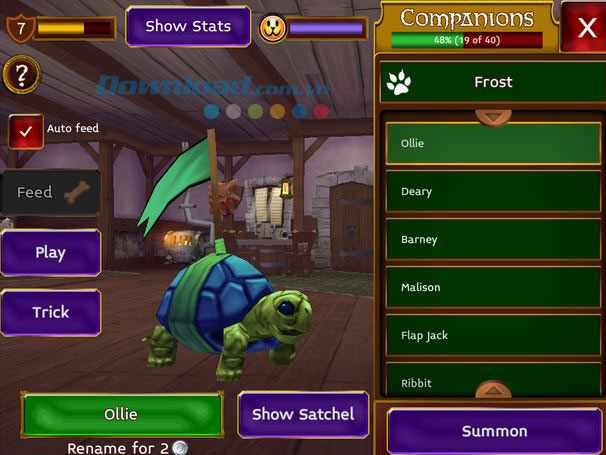Toggle the Auto feed checkbox
Image resolution: width=606 pixels, height=455 pixels.
tap(26, 131)
